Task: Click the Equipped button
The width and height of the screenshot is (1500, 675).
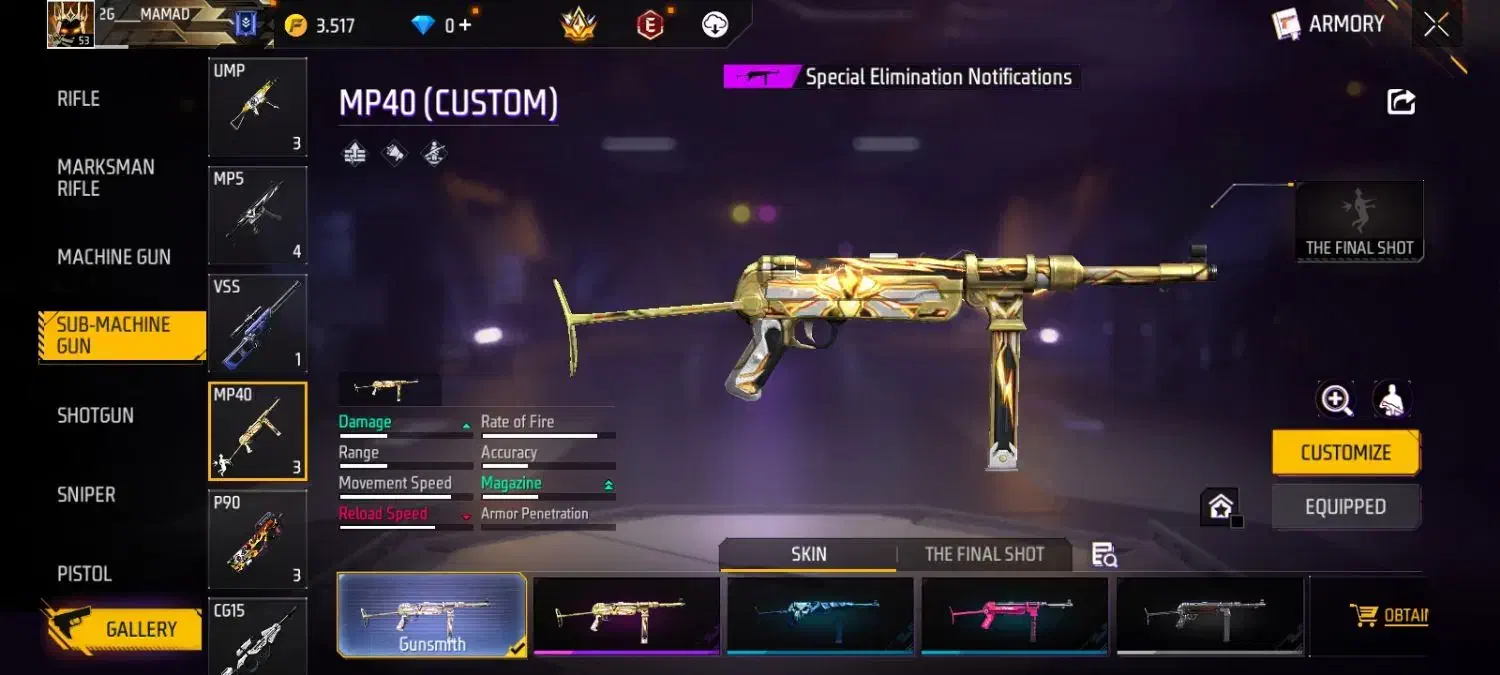Action: pos(1345,507)
